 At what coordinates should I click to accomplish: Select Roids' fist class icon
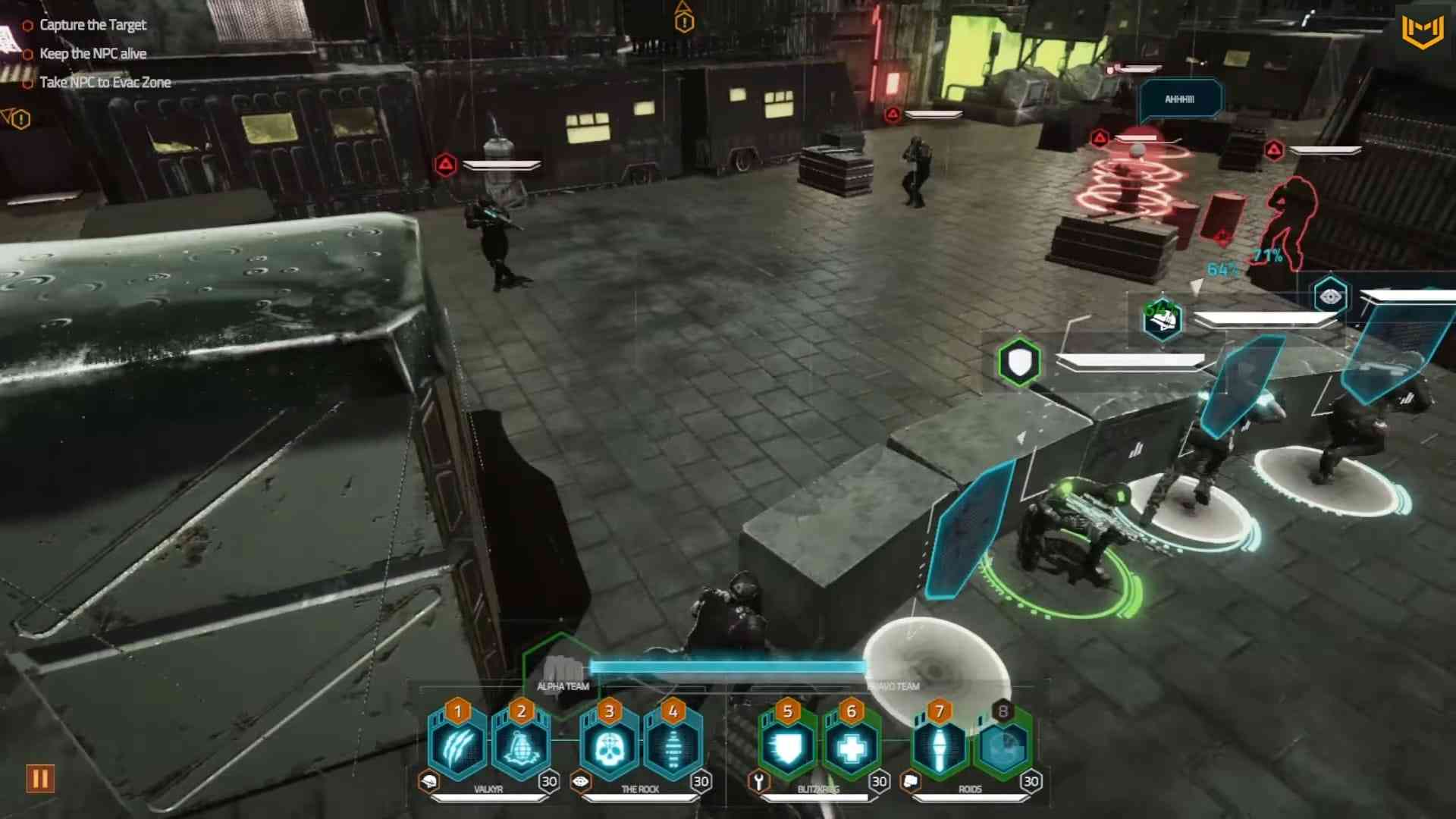(x=911, y=782)
